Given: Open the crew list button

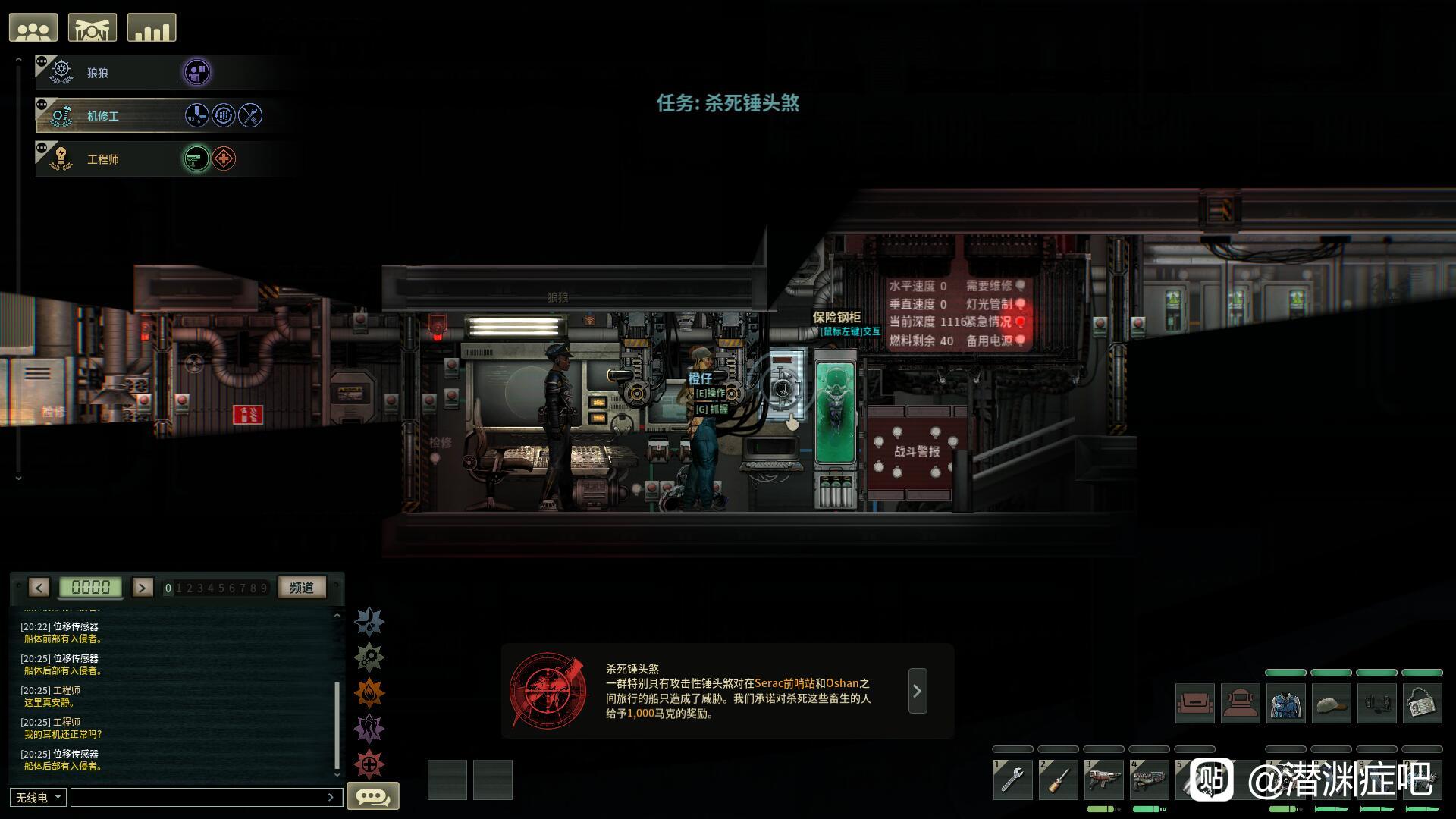Looking at the screenshot, I should [x=33, y=28].
